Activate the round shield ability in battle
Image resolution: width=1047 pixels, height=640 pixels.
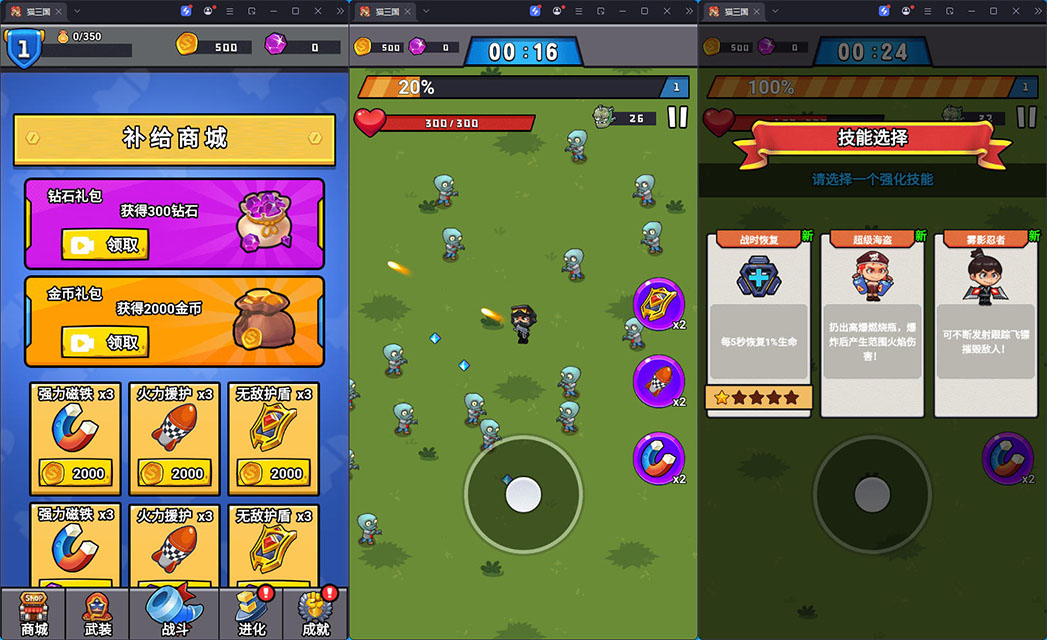[659, 304]
